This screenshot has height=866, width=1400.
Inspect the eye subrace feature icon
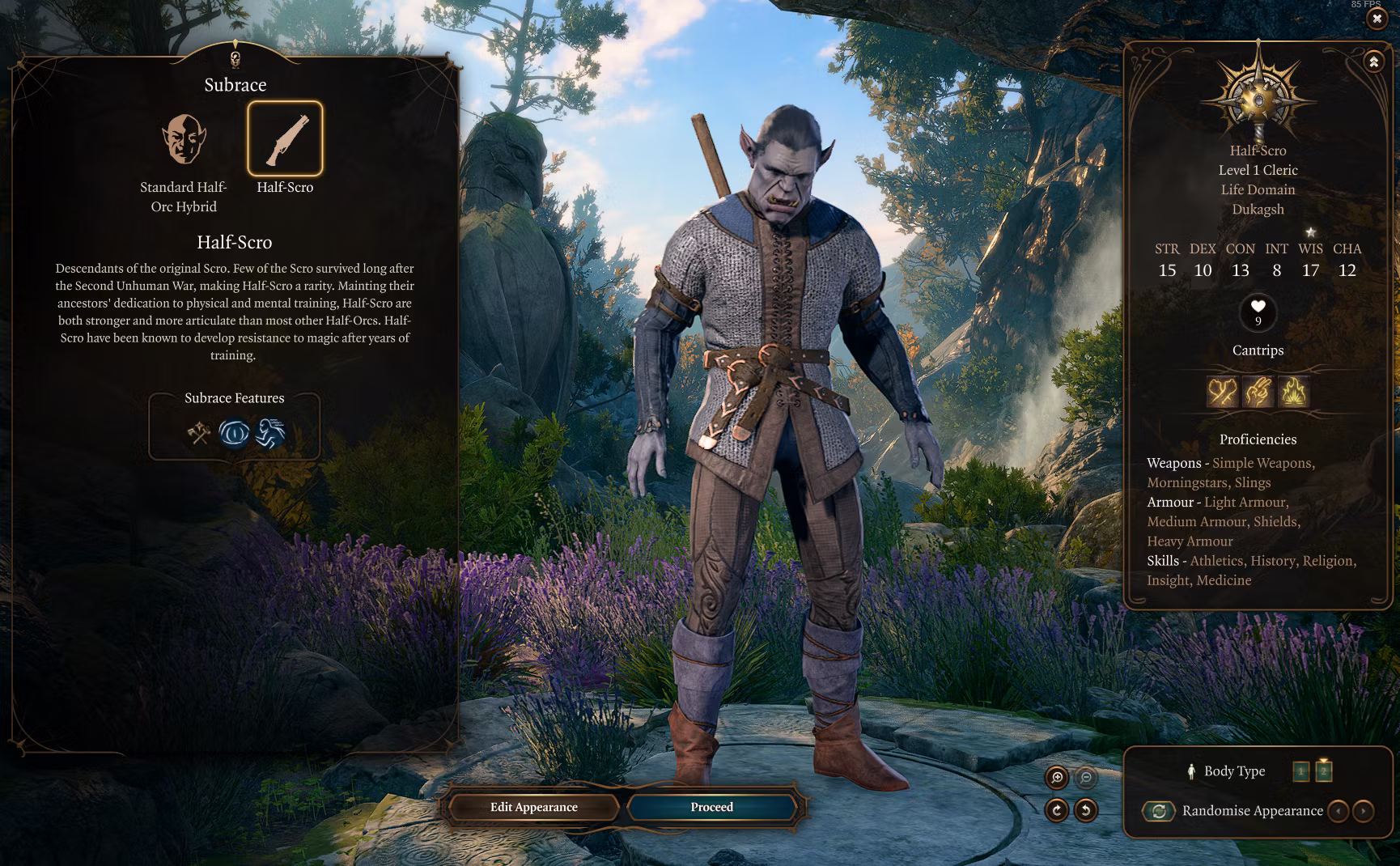click(x=235, y=433)
